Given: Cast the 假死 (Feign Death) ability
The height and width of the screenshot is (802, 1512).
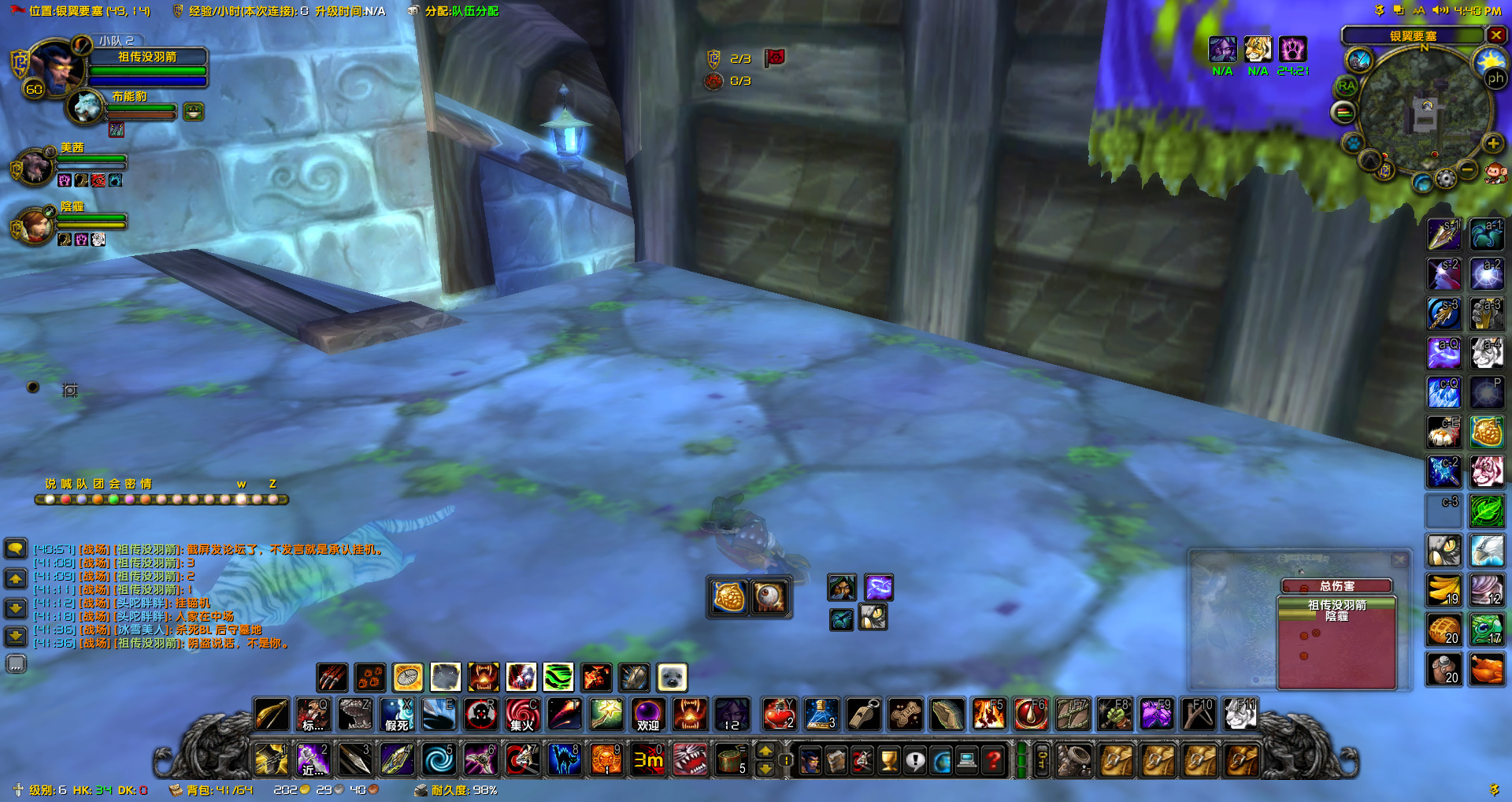Looking at the screenshot, I should point(397,715).
